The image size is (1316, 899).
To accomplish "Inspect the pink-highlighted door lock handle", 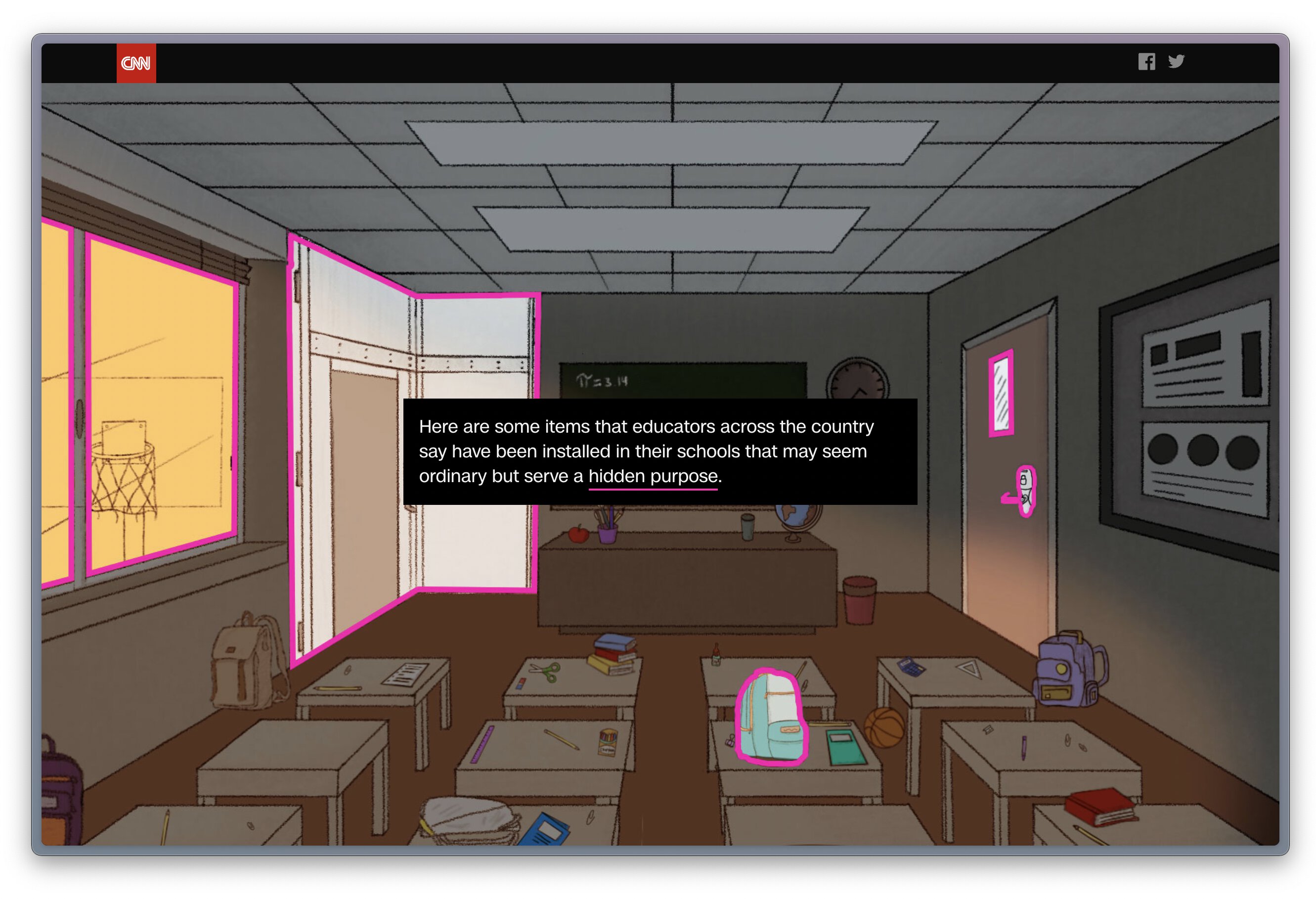I will (1024, 491).
